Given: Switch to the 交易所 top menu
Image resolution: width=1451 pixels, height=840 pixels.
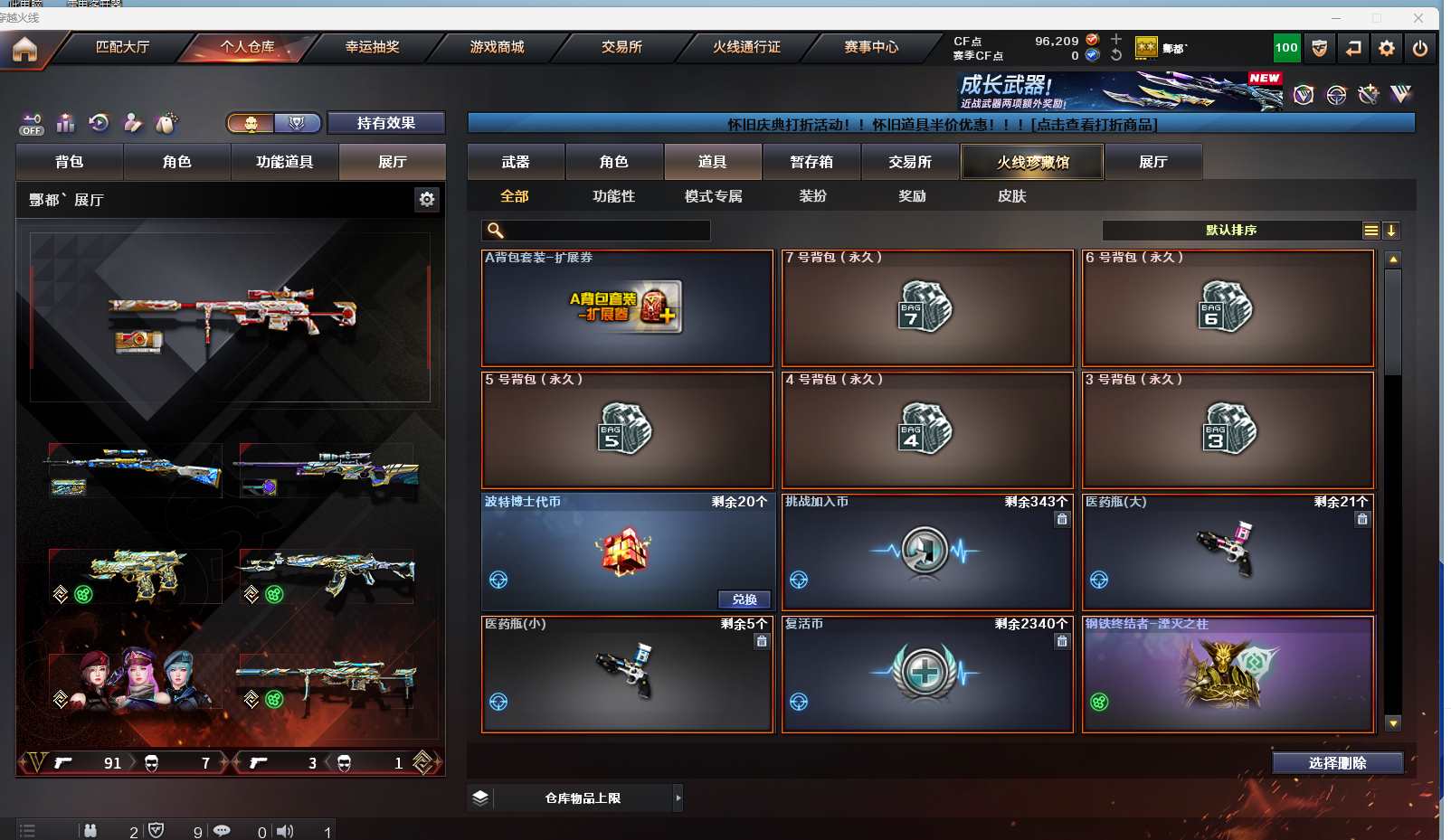Looking at the screenshot, I should tap(621, 47).
